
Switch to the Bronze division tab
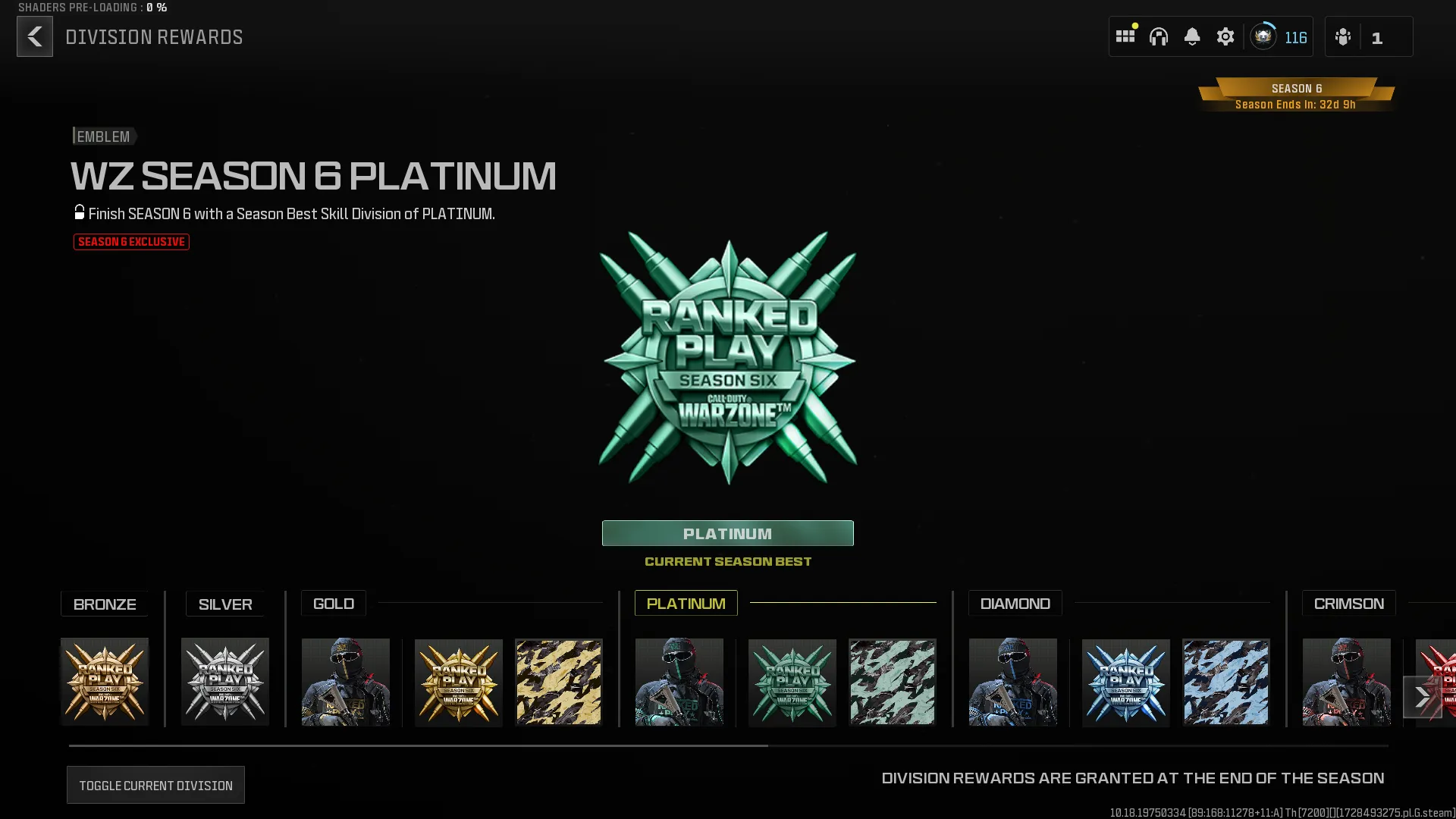(x=105, y=604)
